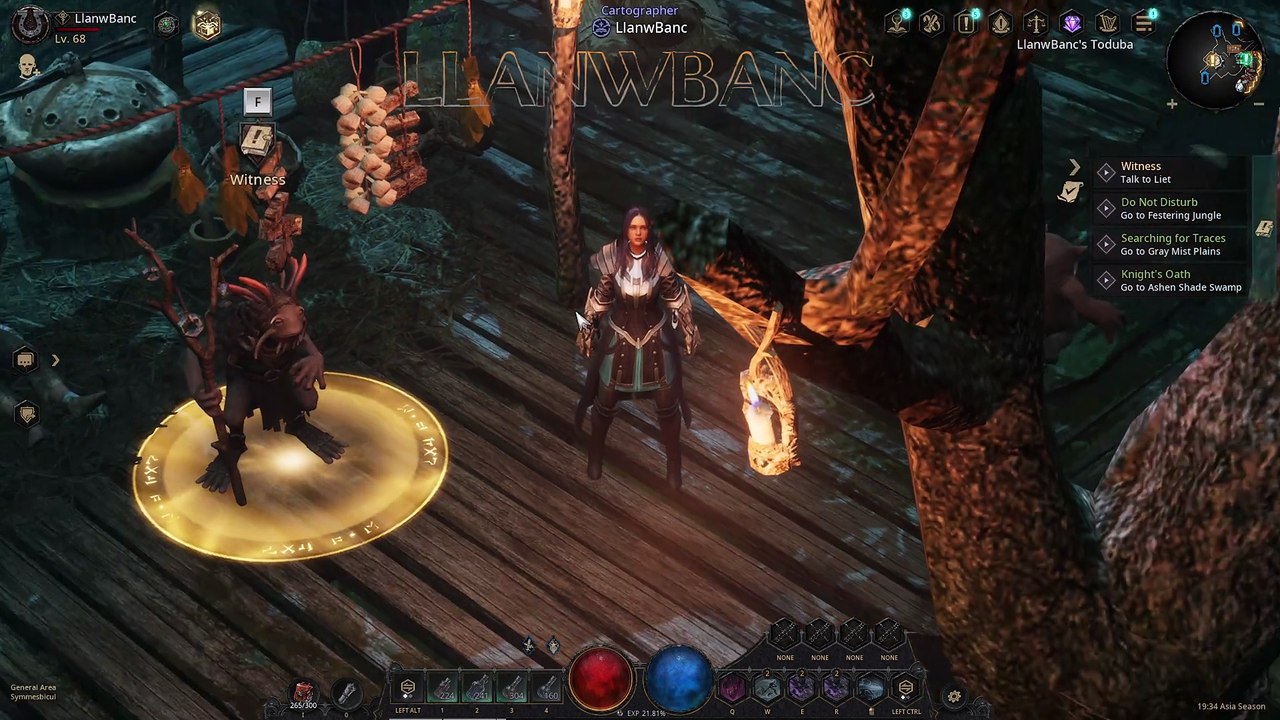
Task: Open the chat bubble icon
Action: 26,360
